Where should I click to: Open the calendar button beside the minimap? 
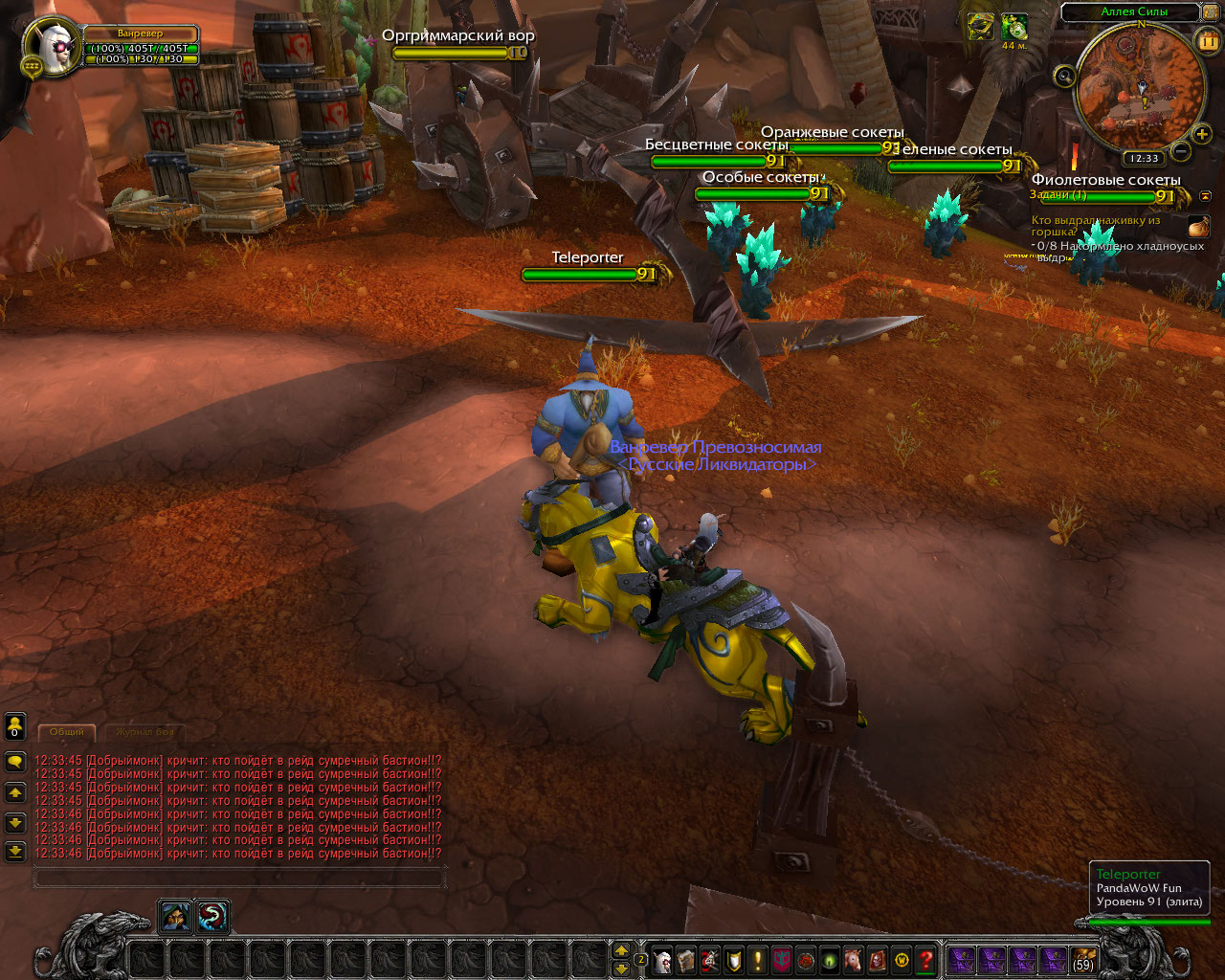click(x=1206, y=40)
